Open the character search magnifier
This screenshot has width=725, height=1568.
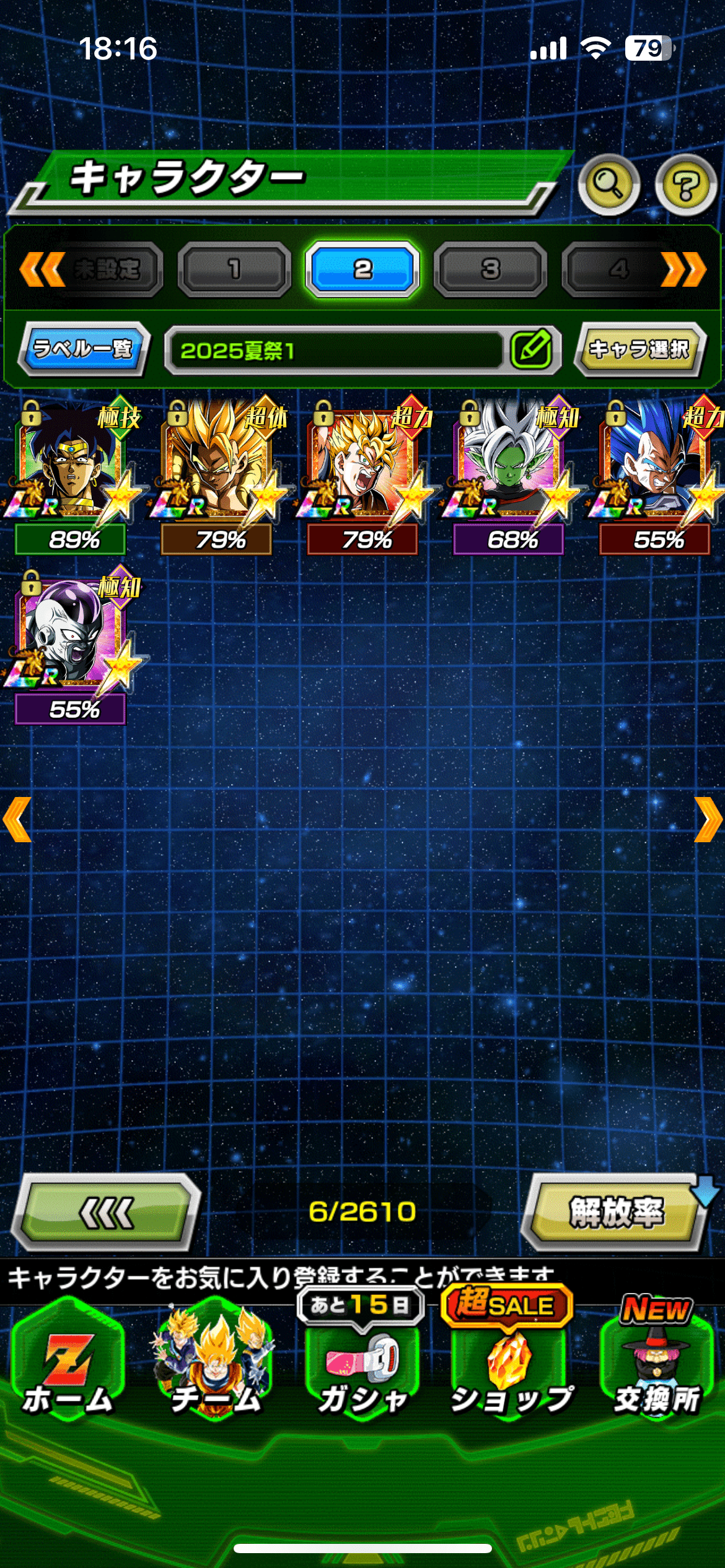point(609,184)
